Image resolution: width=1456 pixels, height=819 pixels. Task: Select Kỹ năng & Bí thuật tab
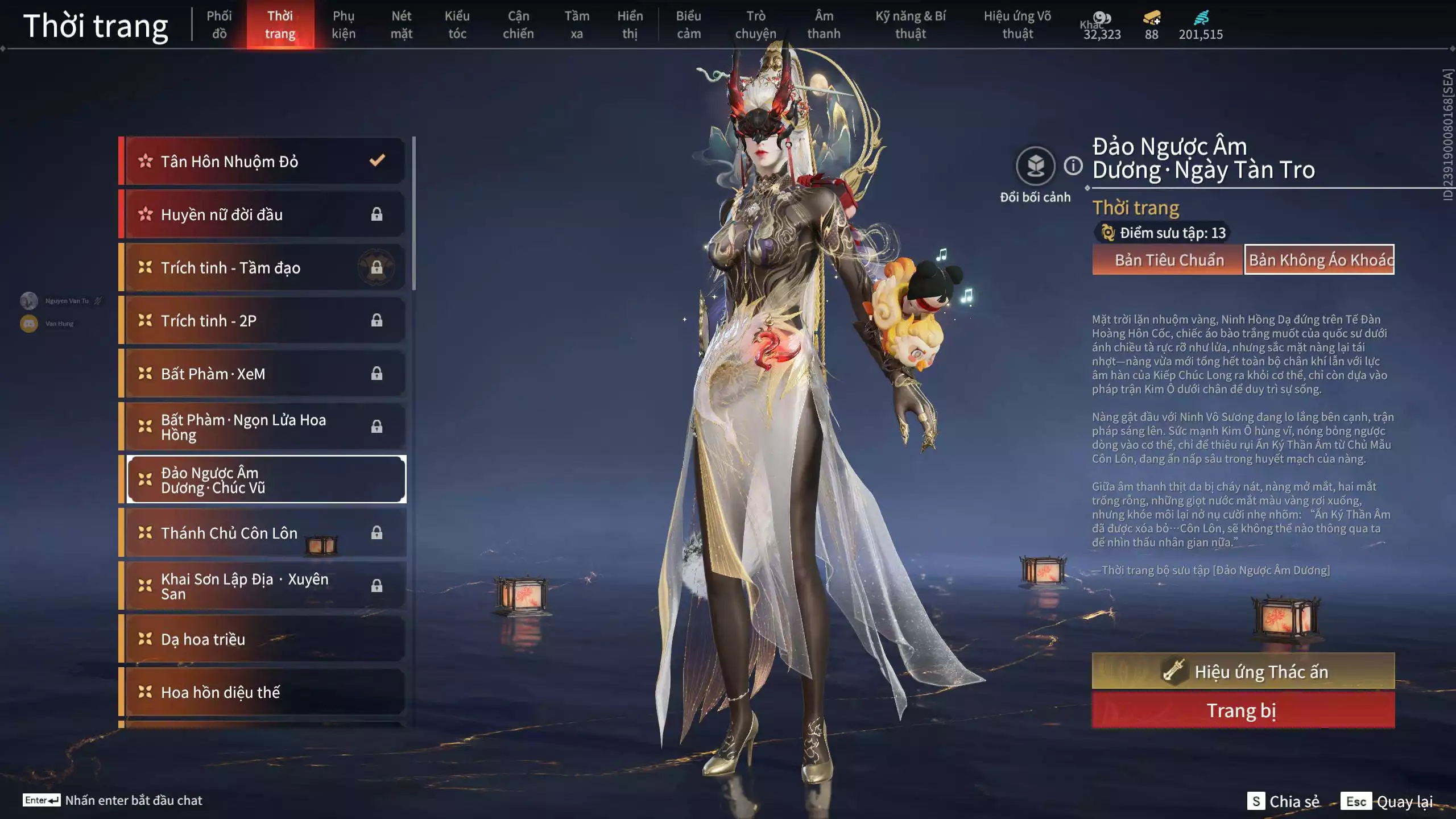pos(910,25)
